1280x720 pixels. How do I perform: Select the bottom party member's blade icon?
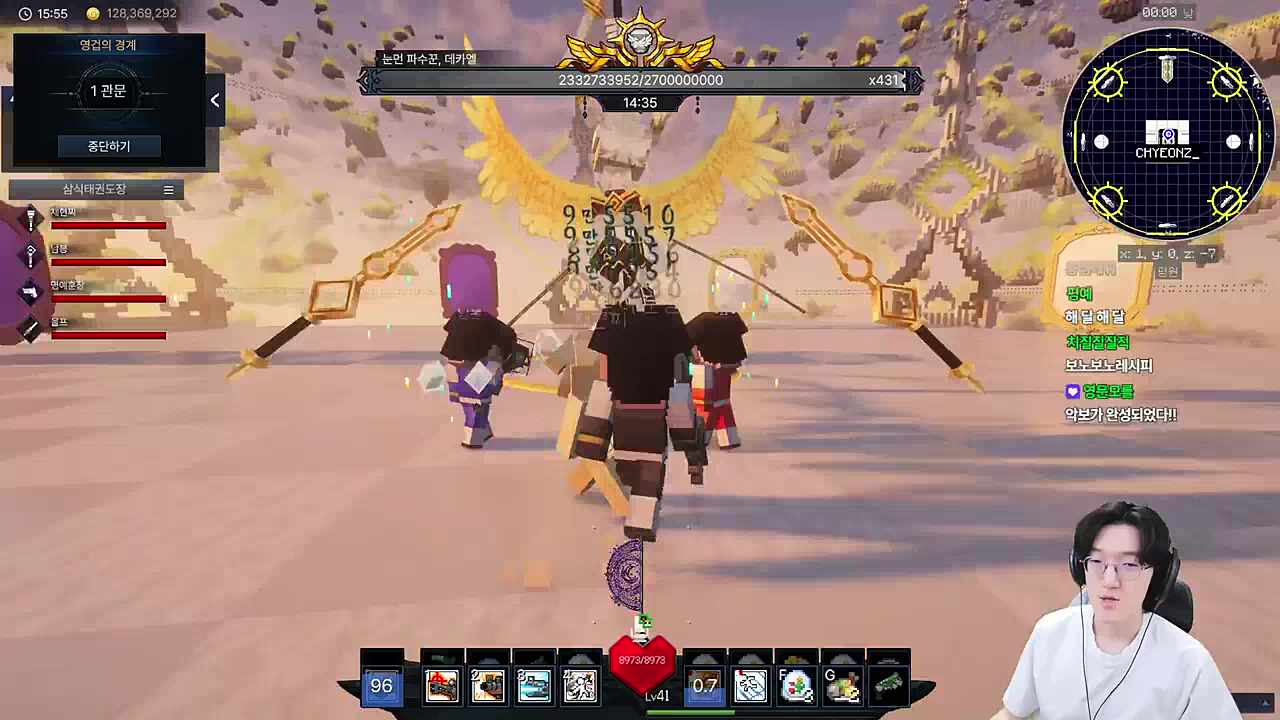[31, 327]
